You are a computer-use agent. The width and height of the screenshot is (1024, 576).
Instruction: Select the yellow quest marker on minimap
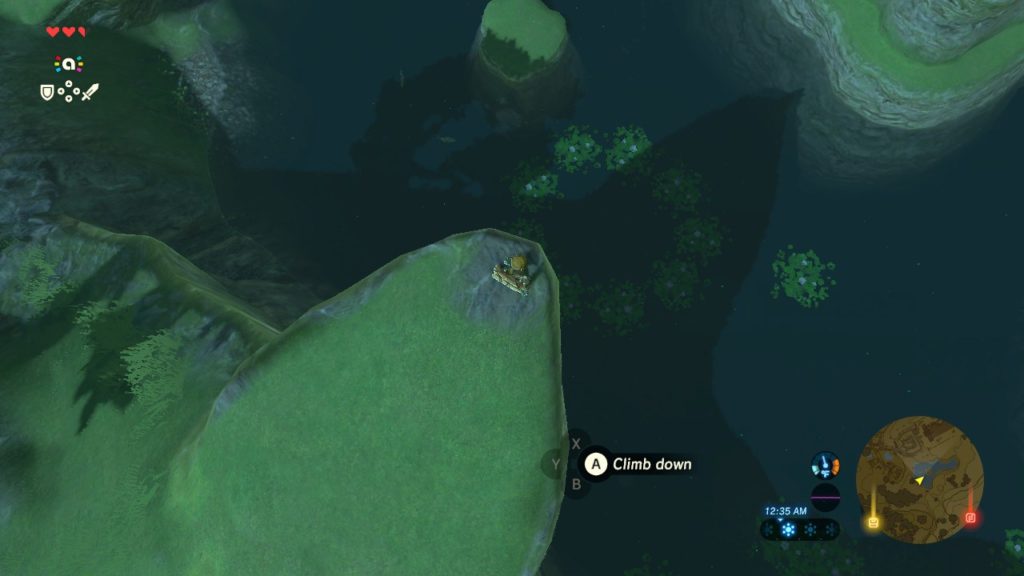[873, 522]
